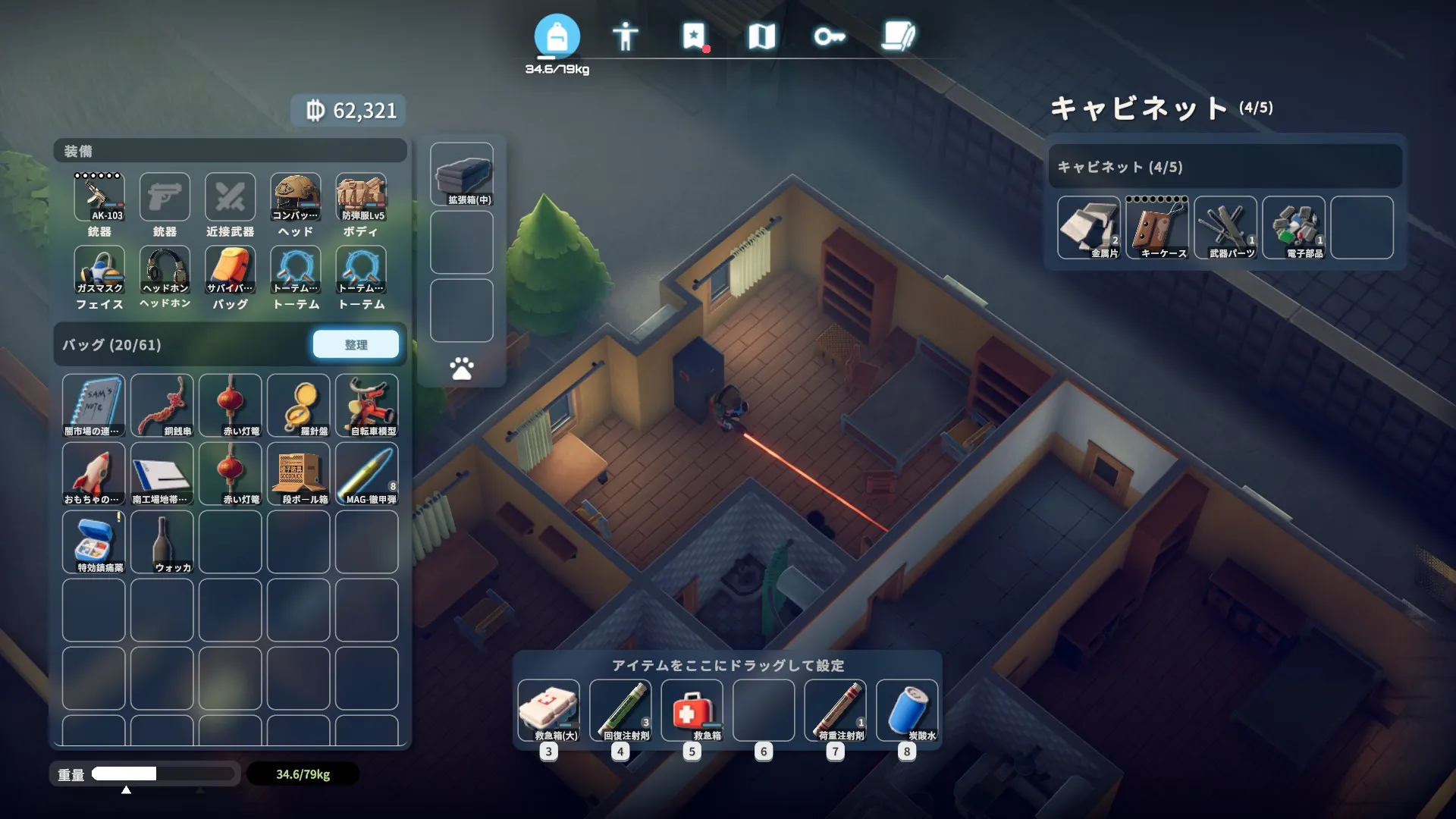This screenshot has height=819, width=1456.
Task: Open the character stats tab
Action: [x=625, y=36]
